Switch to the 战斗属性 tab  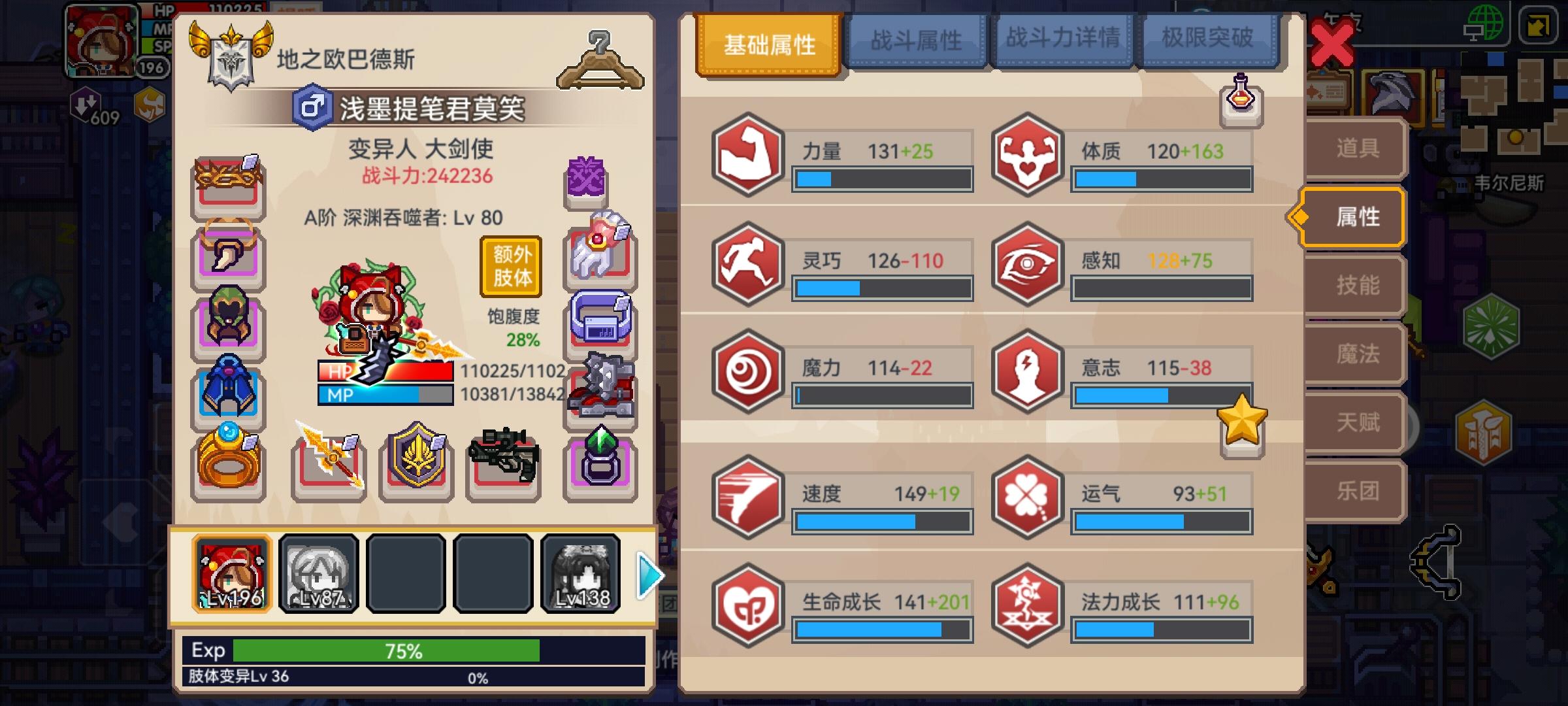[916, 39]
